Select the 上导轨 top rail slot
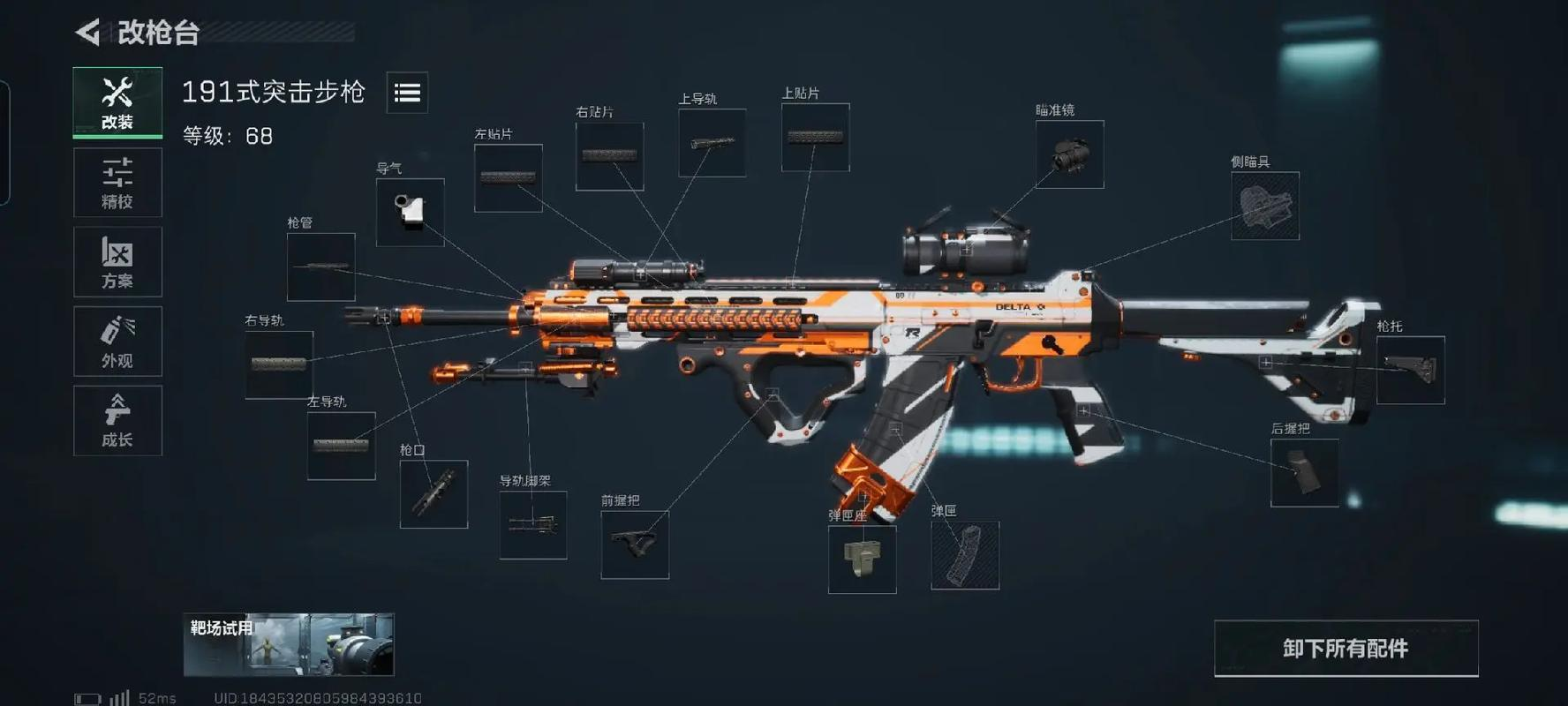The height and width of the screenshot is (706, 1568). click(x=712, y=143)
